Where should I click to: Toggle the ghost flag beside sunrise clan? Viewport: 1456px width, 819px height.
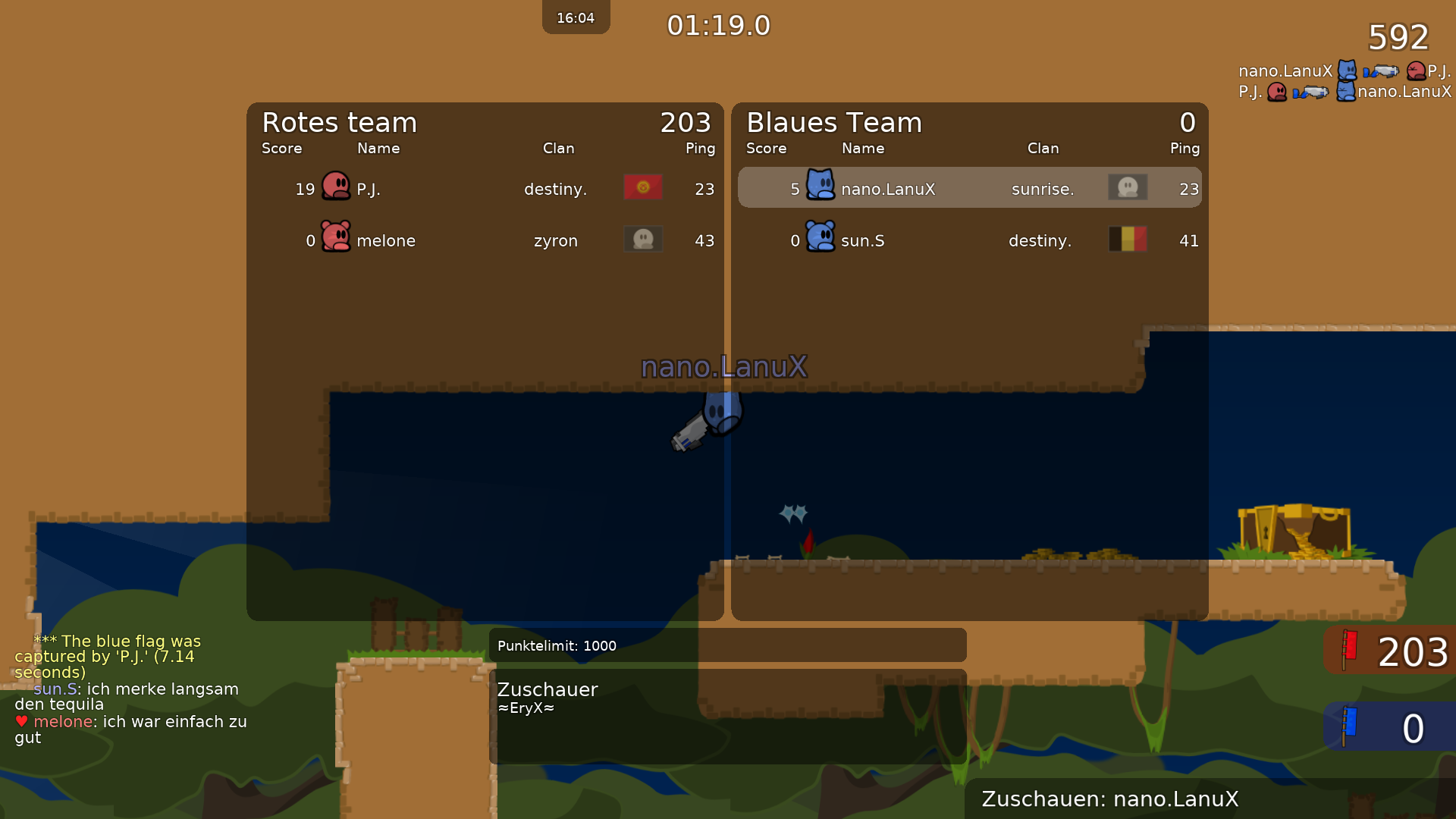(x=1128, y=187)
